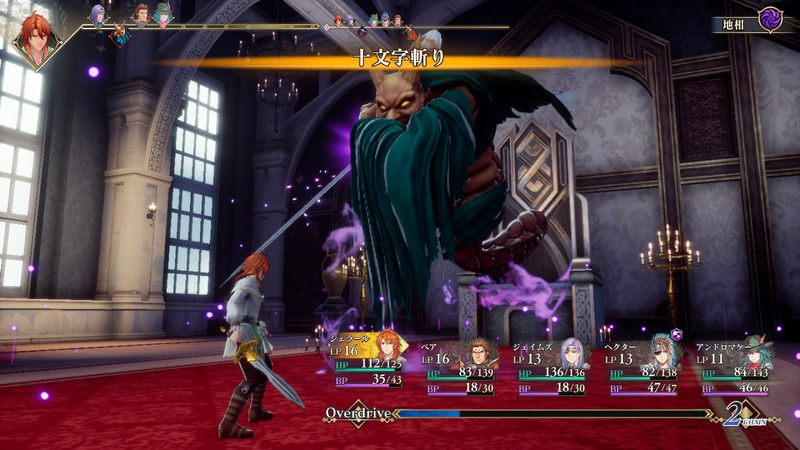Click the large acting-character portrait in the turn order
The width and height of the screenshot is (800, 450).
pyautogui.click(x=37, y=40)
